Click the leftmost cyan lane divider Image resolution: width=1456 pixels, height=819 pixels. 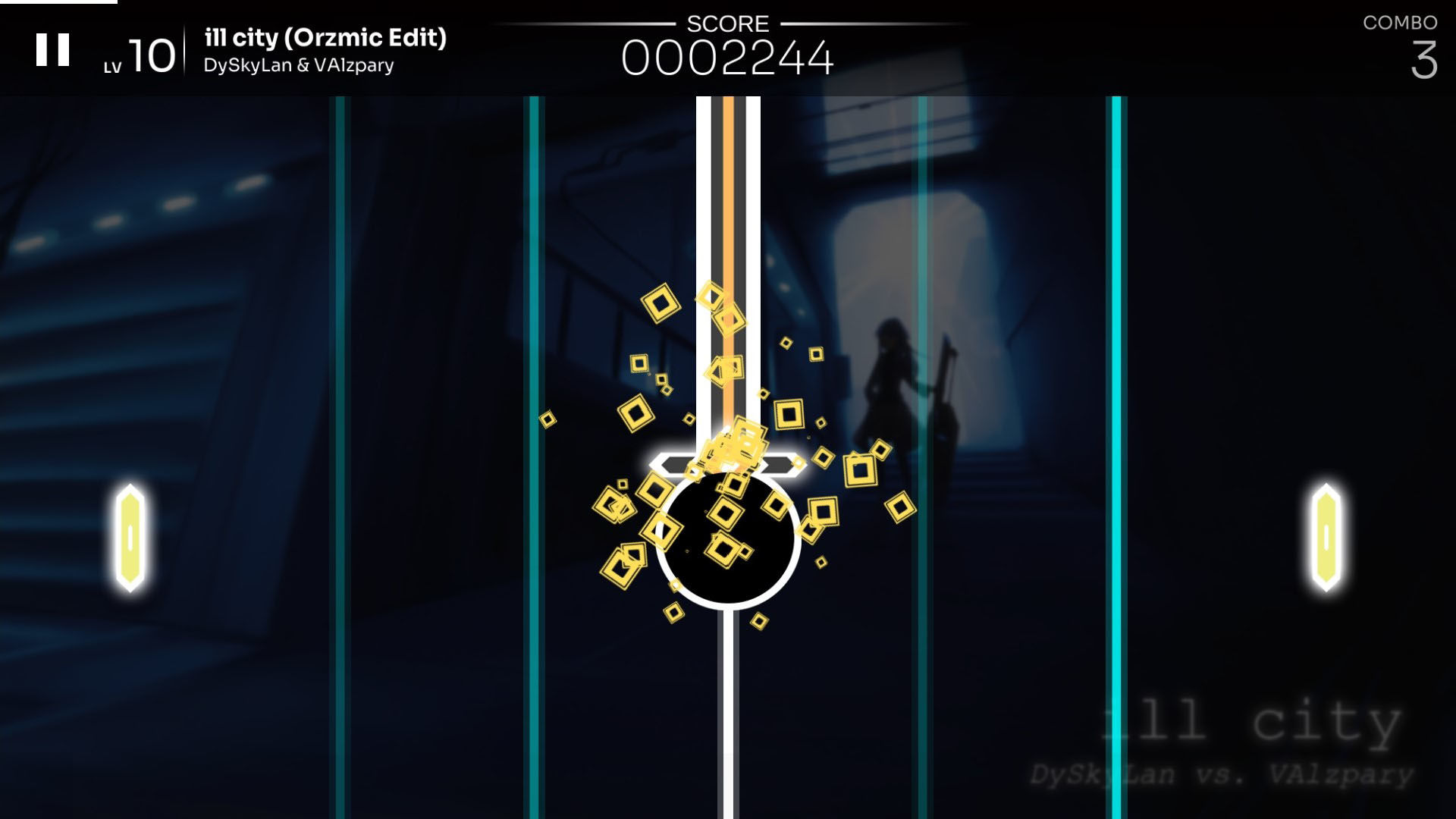point(339,379)
